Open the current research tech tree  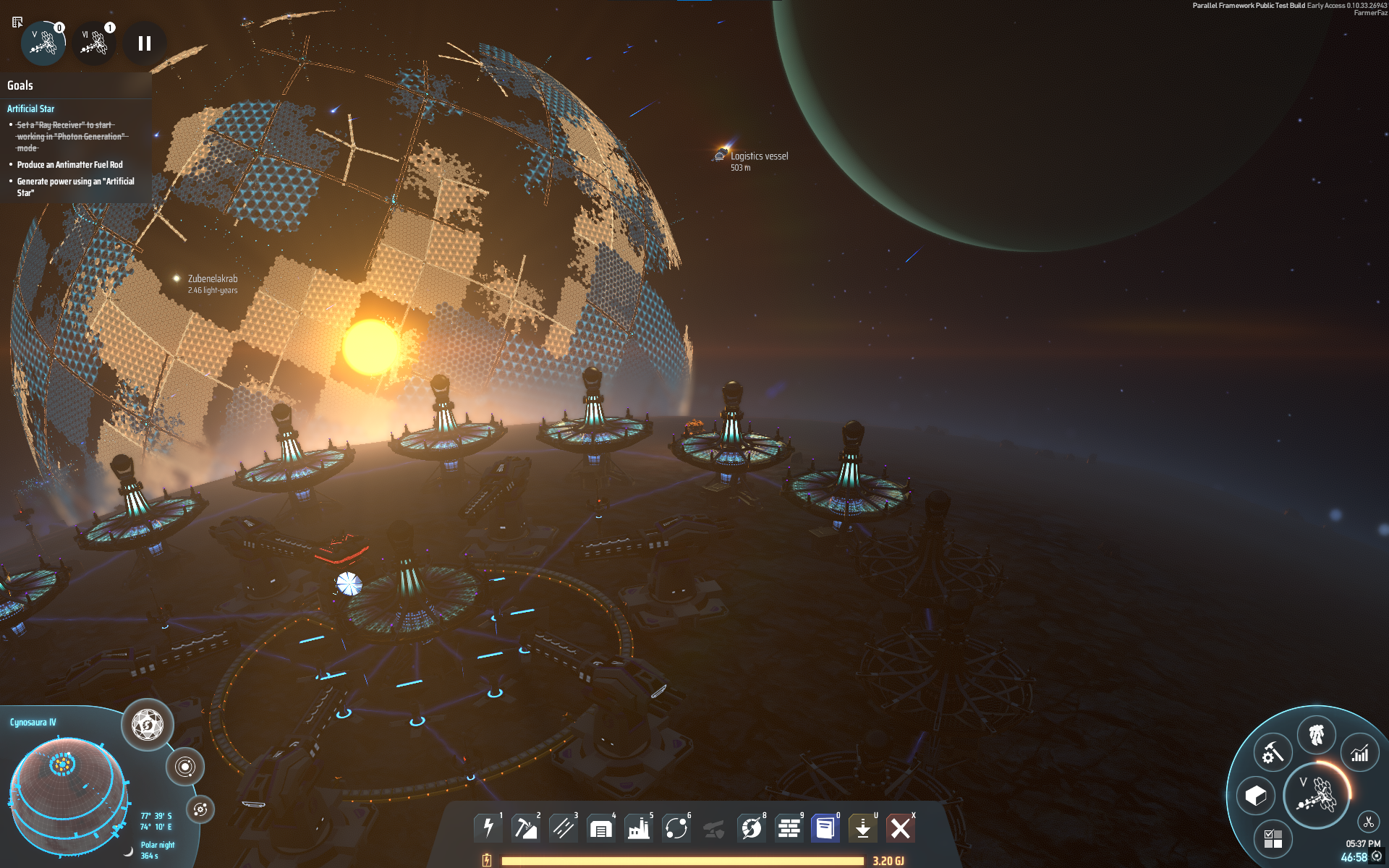(1317, 796)
